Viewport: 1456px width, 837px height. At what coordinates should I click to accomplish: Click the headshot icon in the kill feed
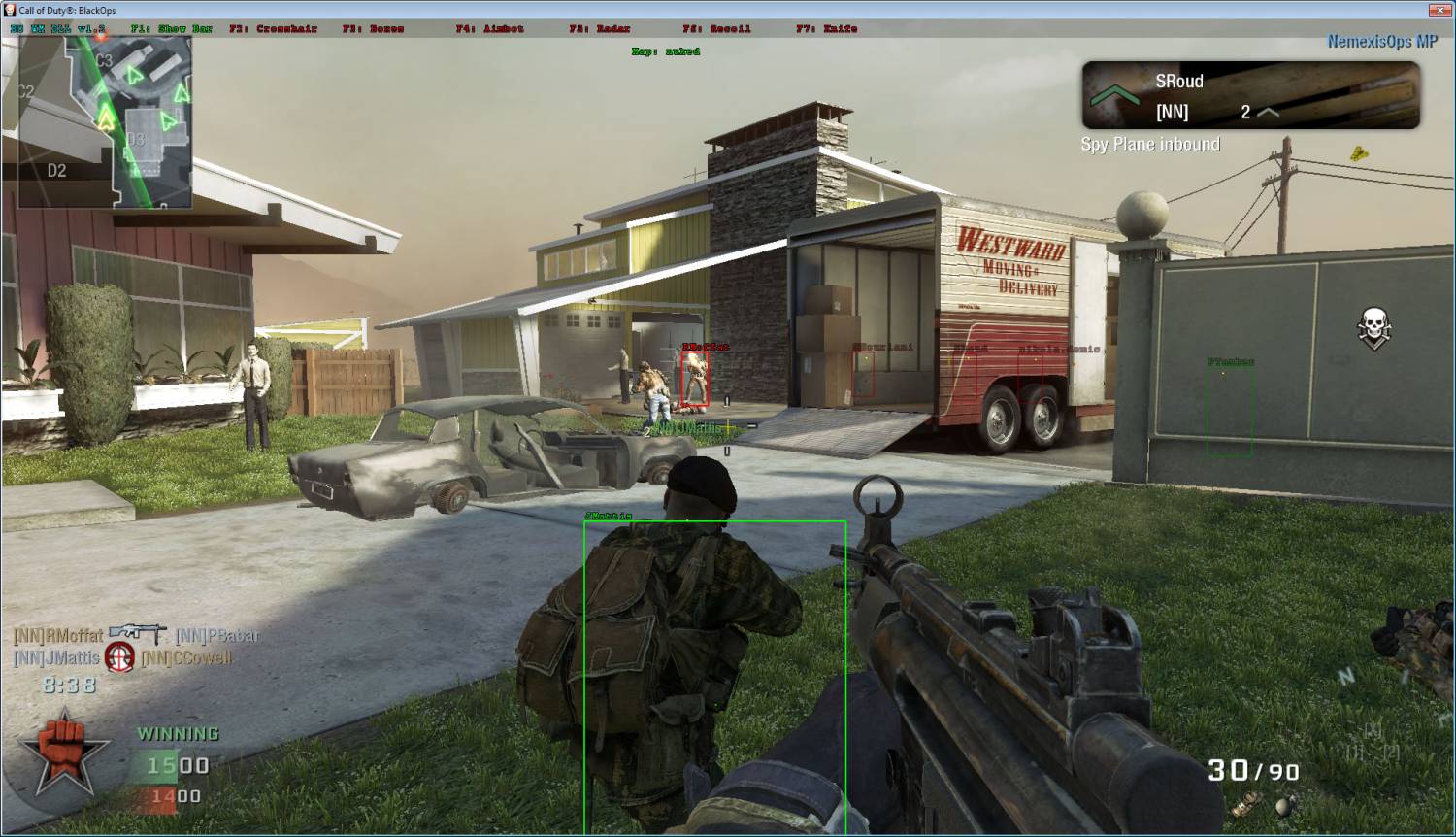click(119, 657)
